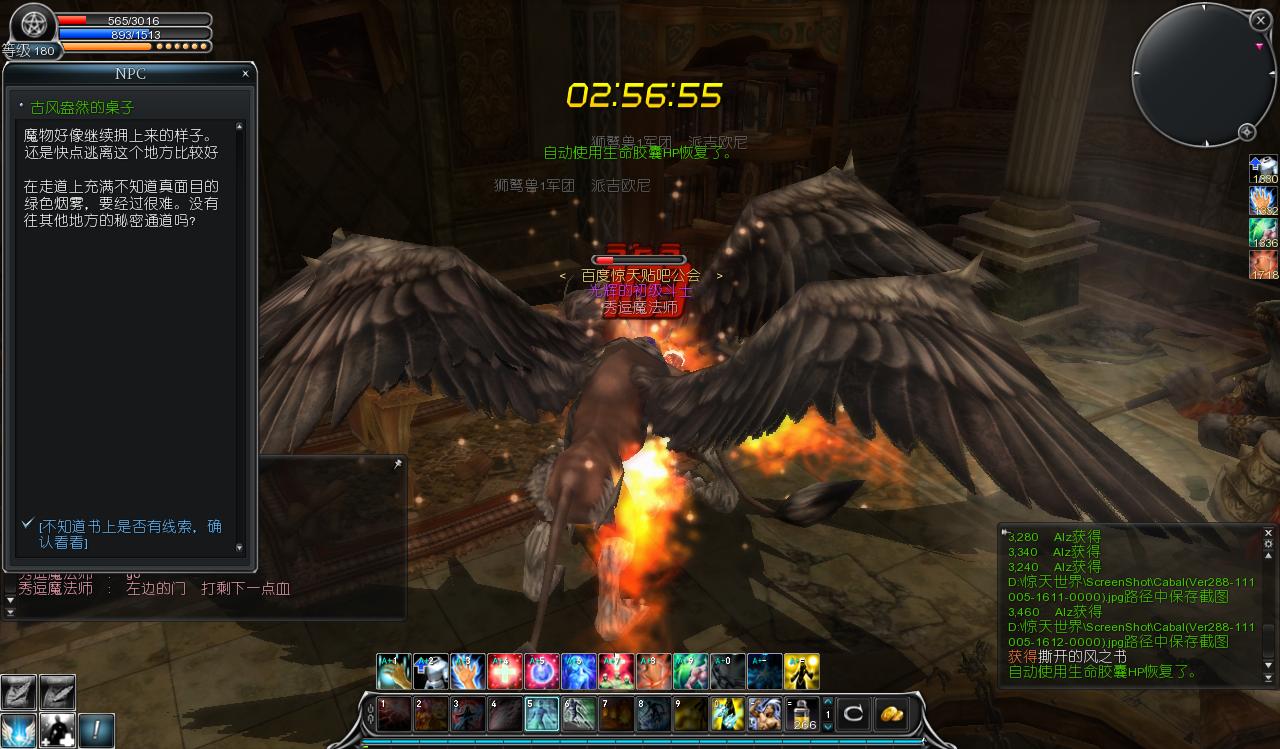Activate the glowing blue wings icon
1280x749 pixels.
(18, 730)
